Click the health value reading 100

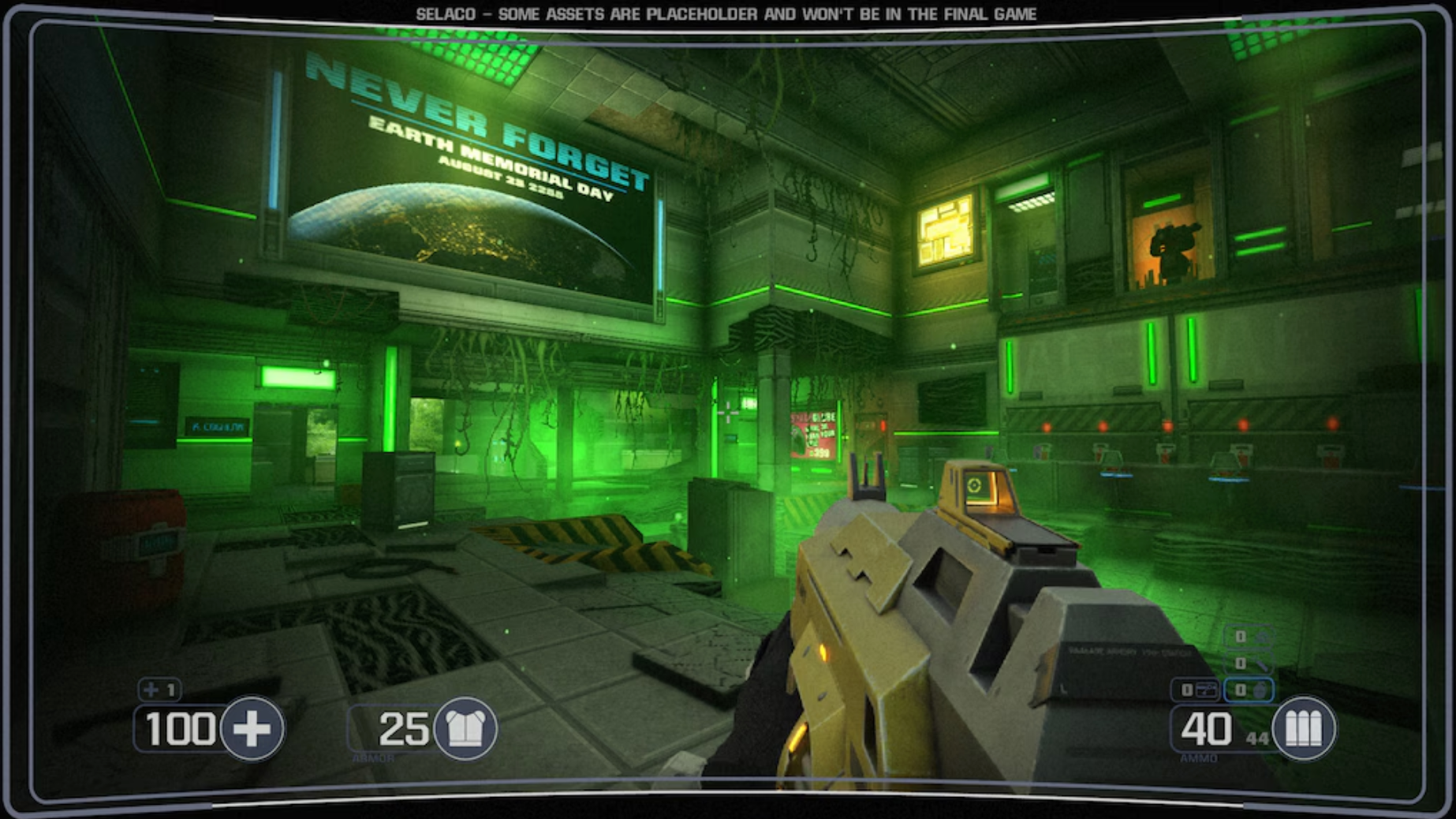pyautogui.click(x=180, y=729)
